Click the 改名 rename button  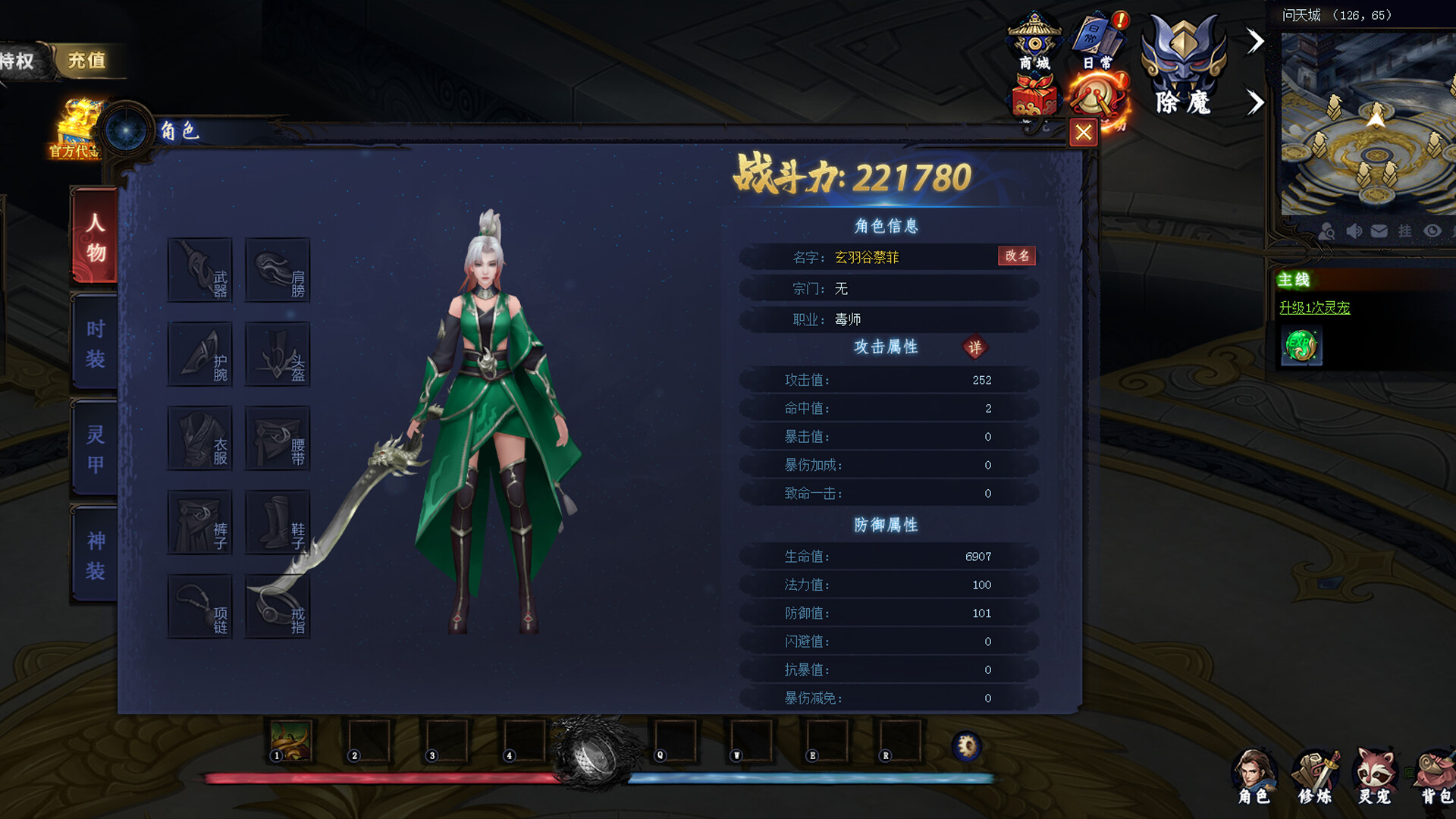[1018, 257]
